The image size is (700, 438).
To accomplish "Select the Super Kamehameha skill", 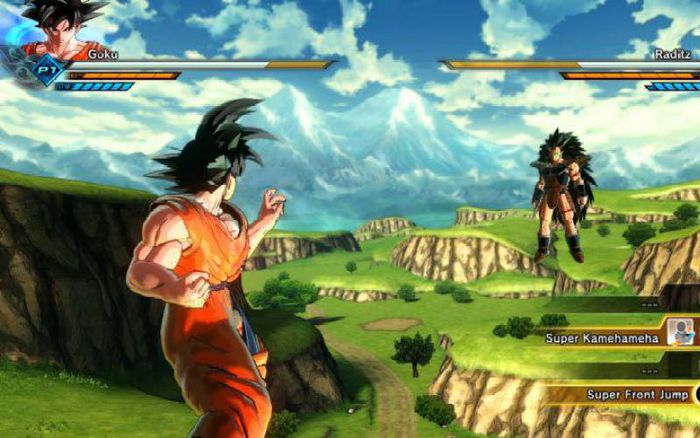I will pos(602,338).
